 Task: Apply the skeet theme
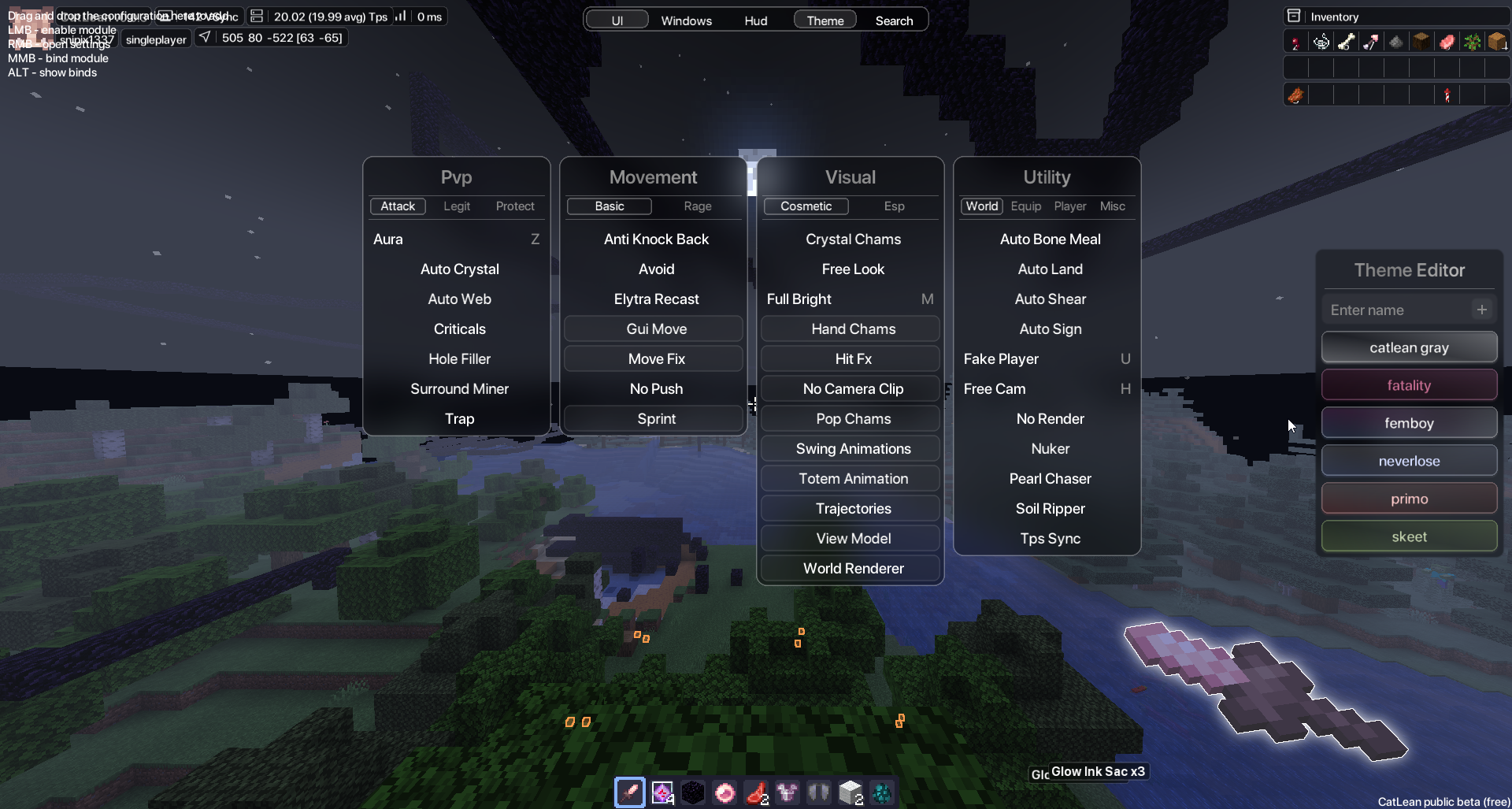pos(1409,536)
